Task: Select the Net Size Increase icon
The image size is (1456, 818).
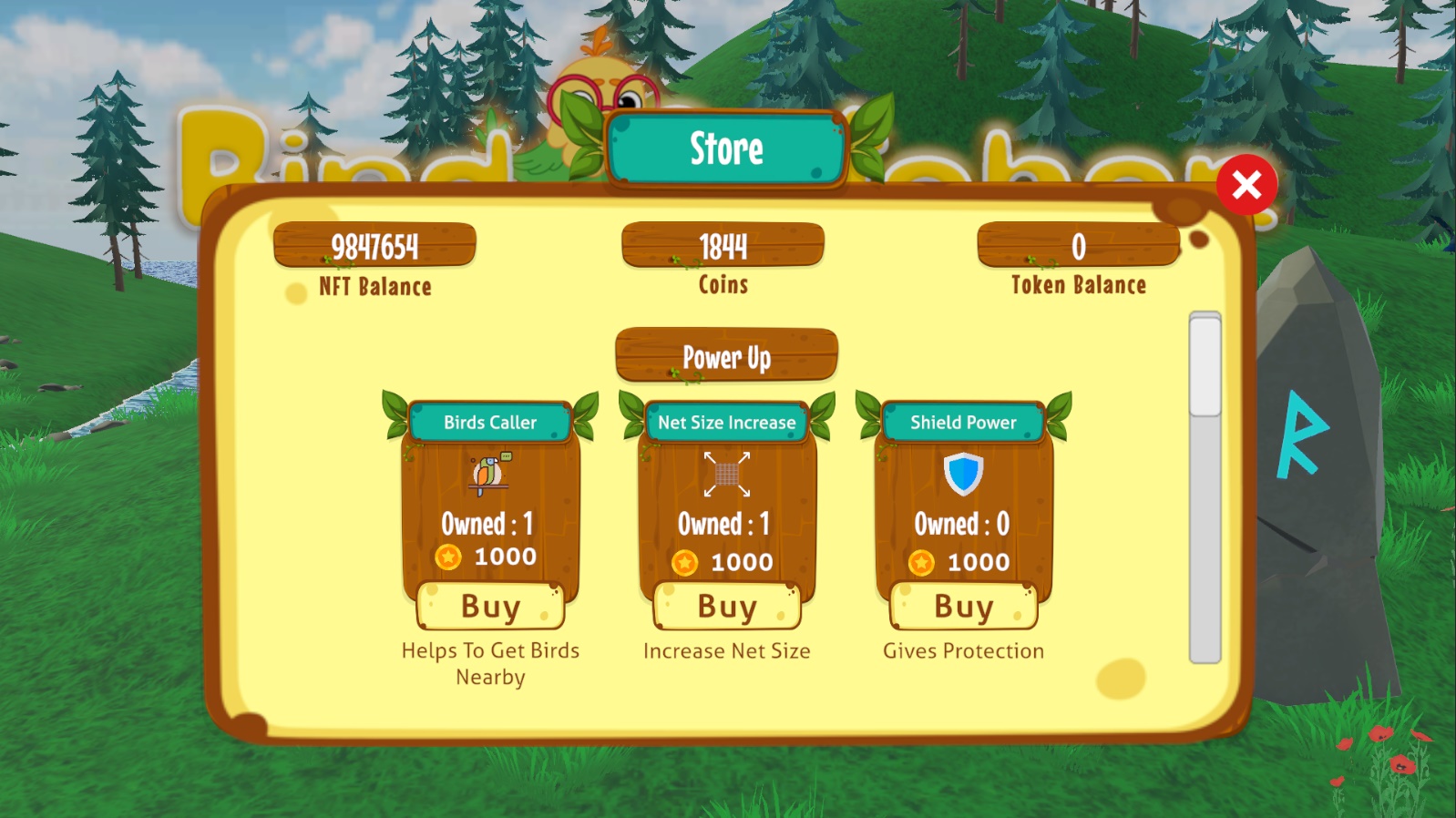Action: 726,474
